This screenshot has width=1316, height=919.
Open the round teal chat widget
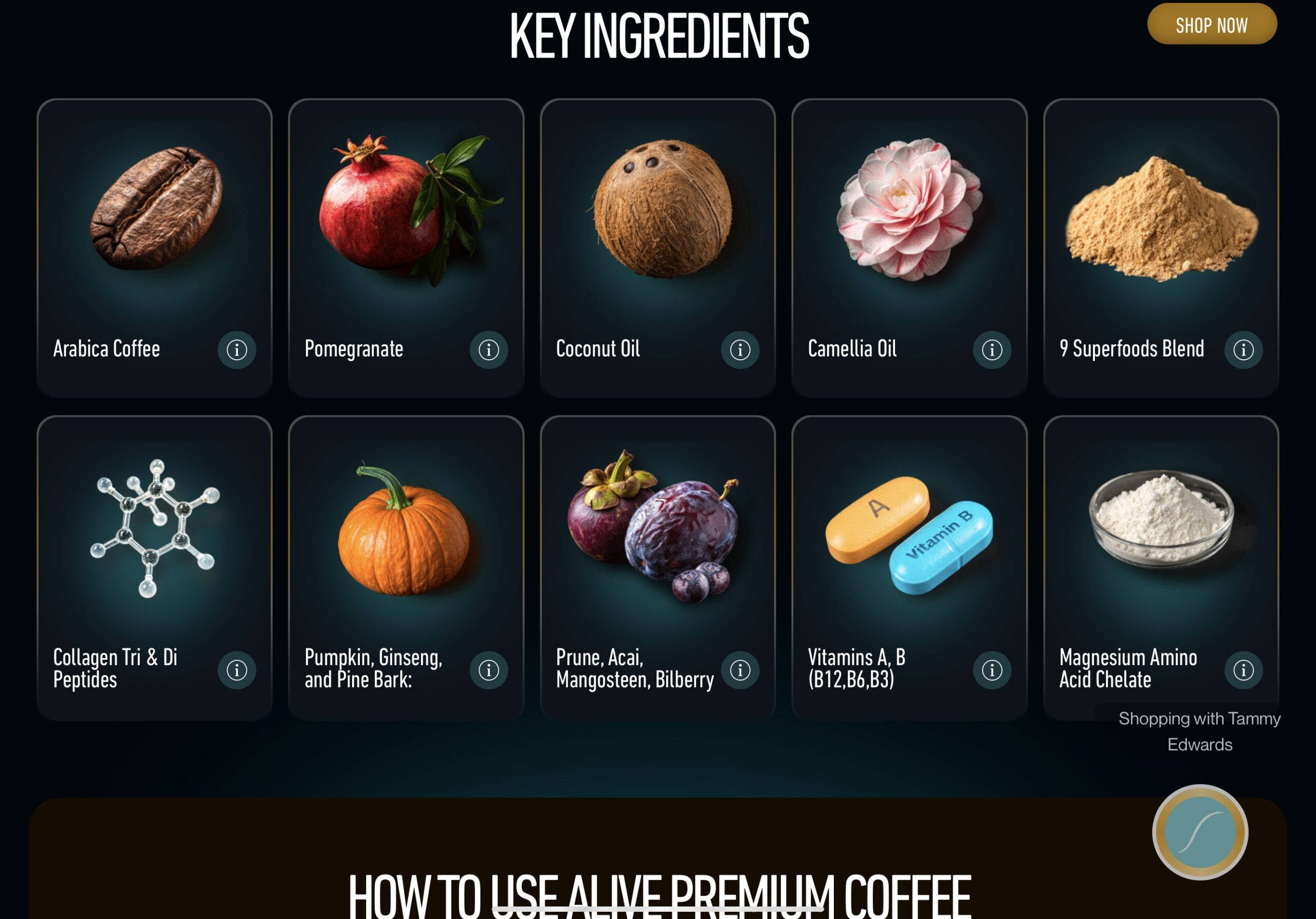click(x=1200, y=832)
